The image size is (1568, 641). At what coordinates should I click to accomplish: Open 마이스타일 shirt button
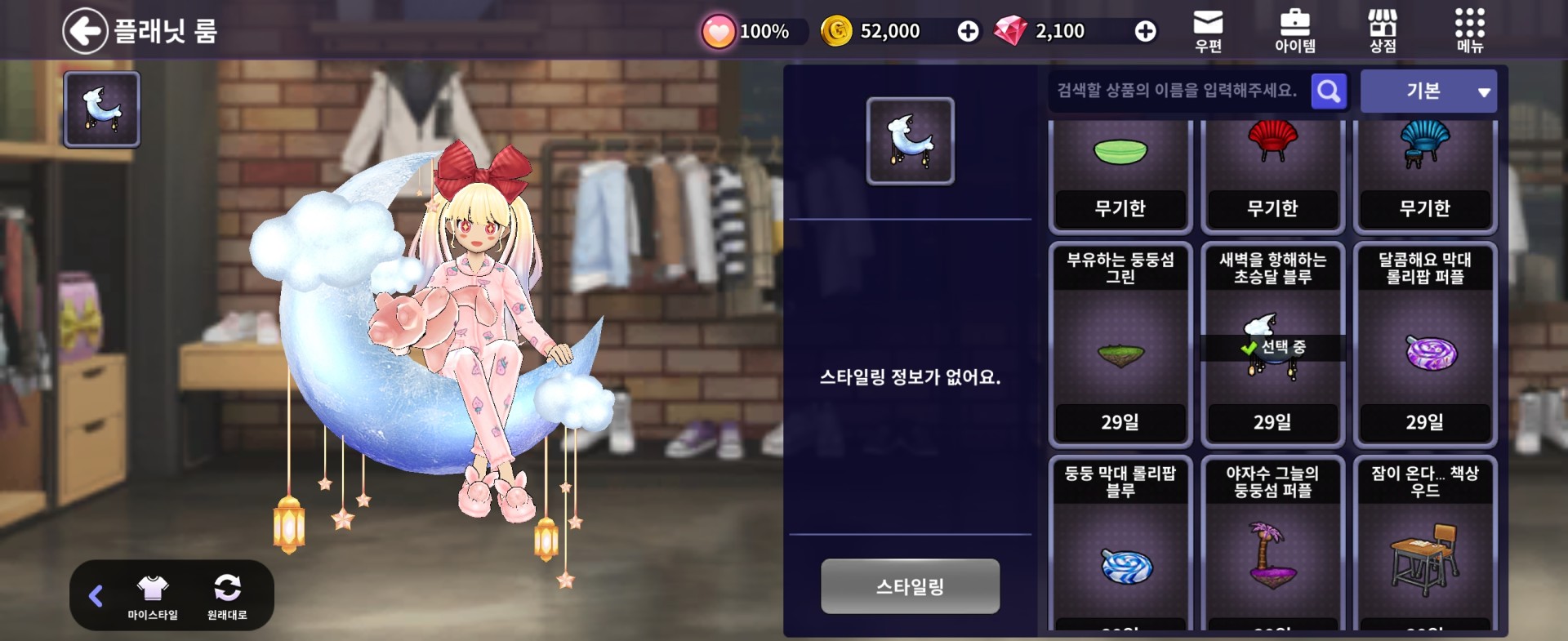pyautogui.click(x=153, y=596)
